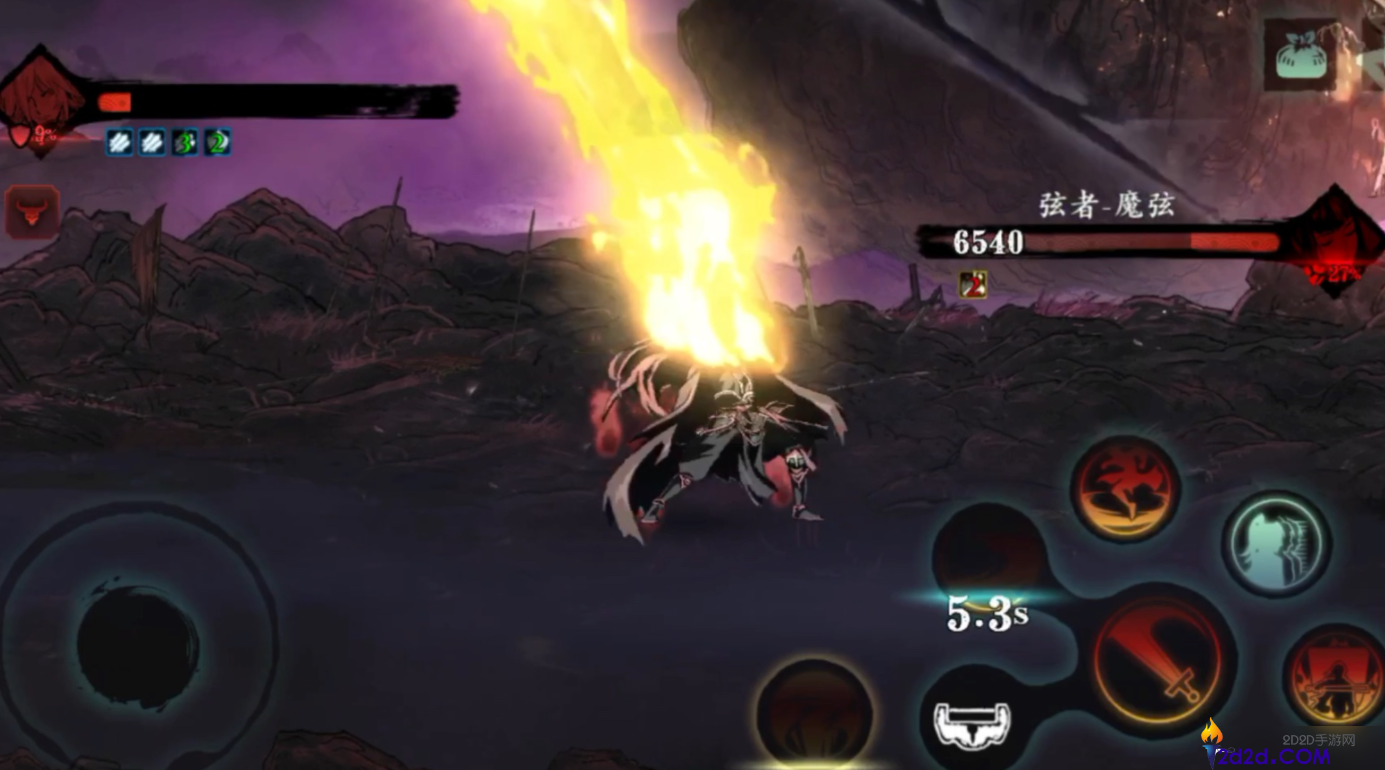Inspect the boss's red number 2 debuff icon
The image size is (1385, 770).
tap(973, 285)
